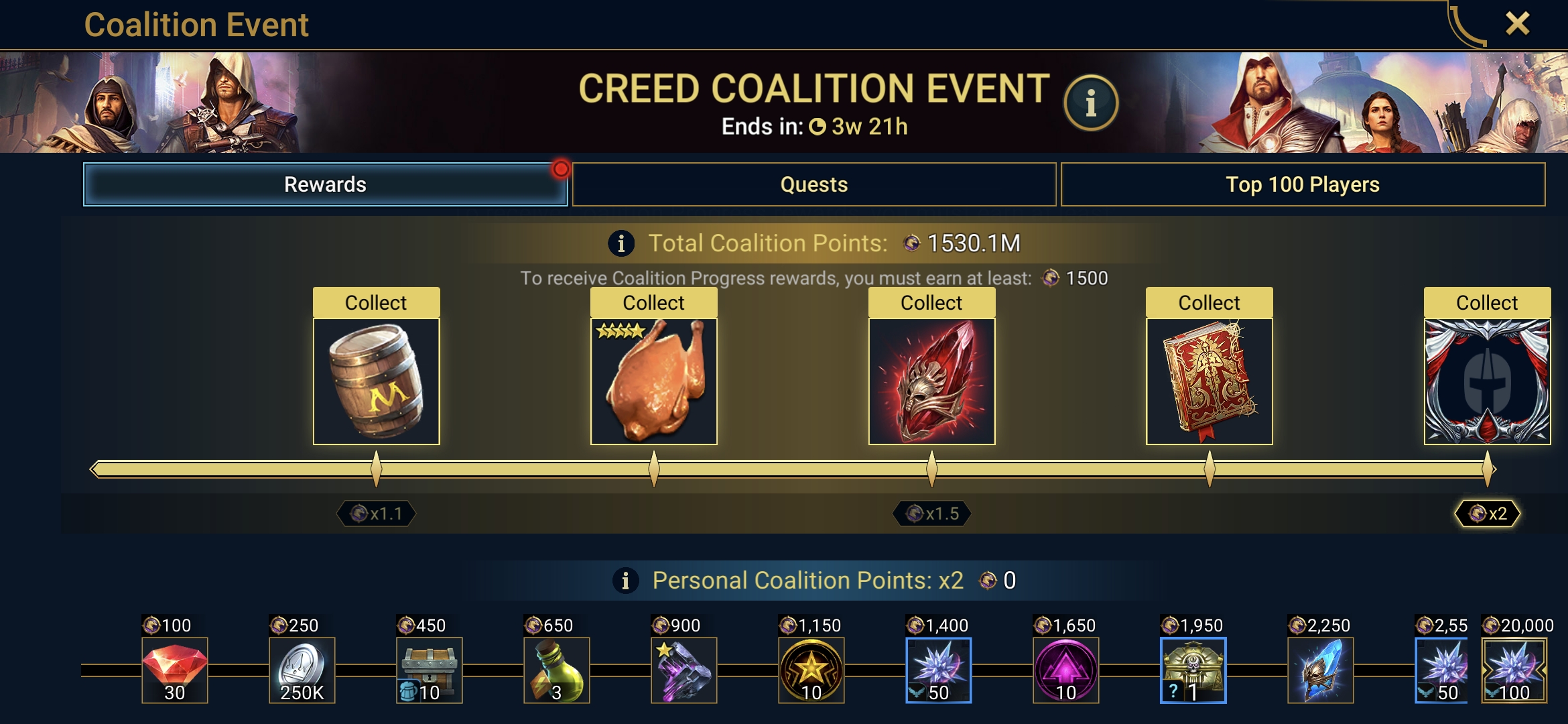Image resolution: width=1568 pixels, height=724 pixels.
Task: Open the Top 100 Players tab
Action: point(1302,184)
